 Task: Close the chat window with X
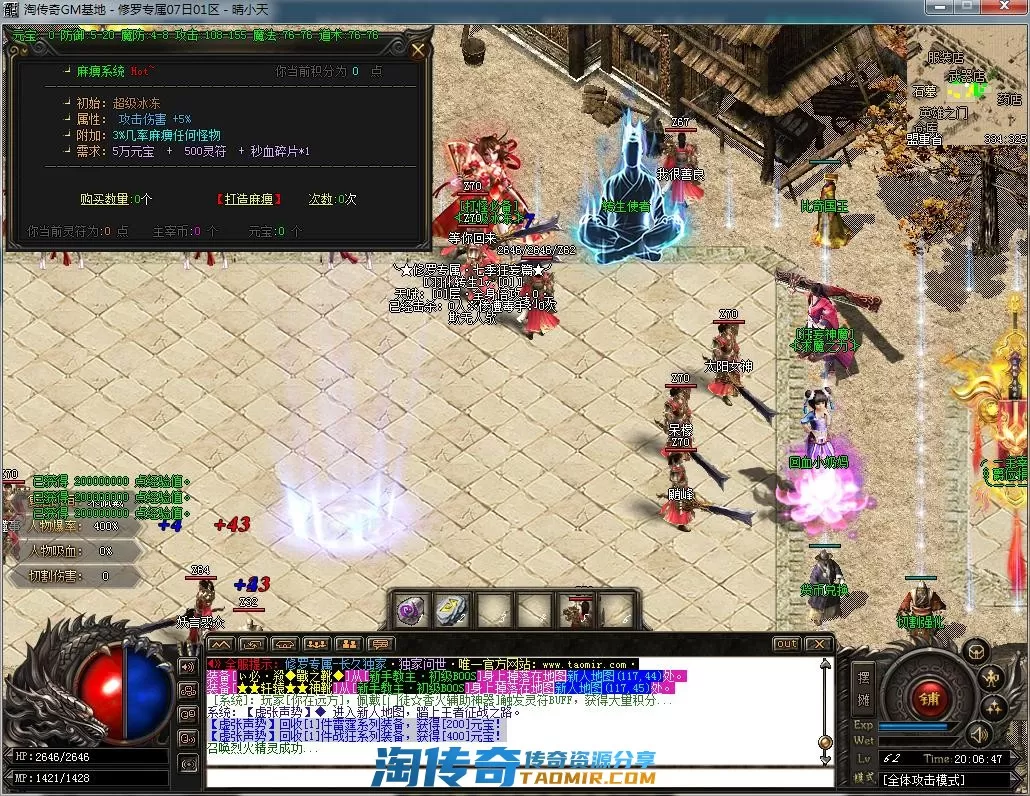pyautogui.click(x=819, y=644)
